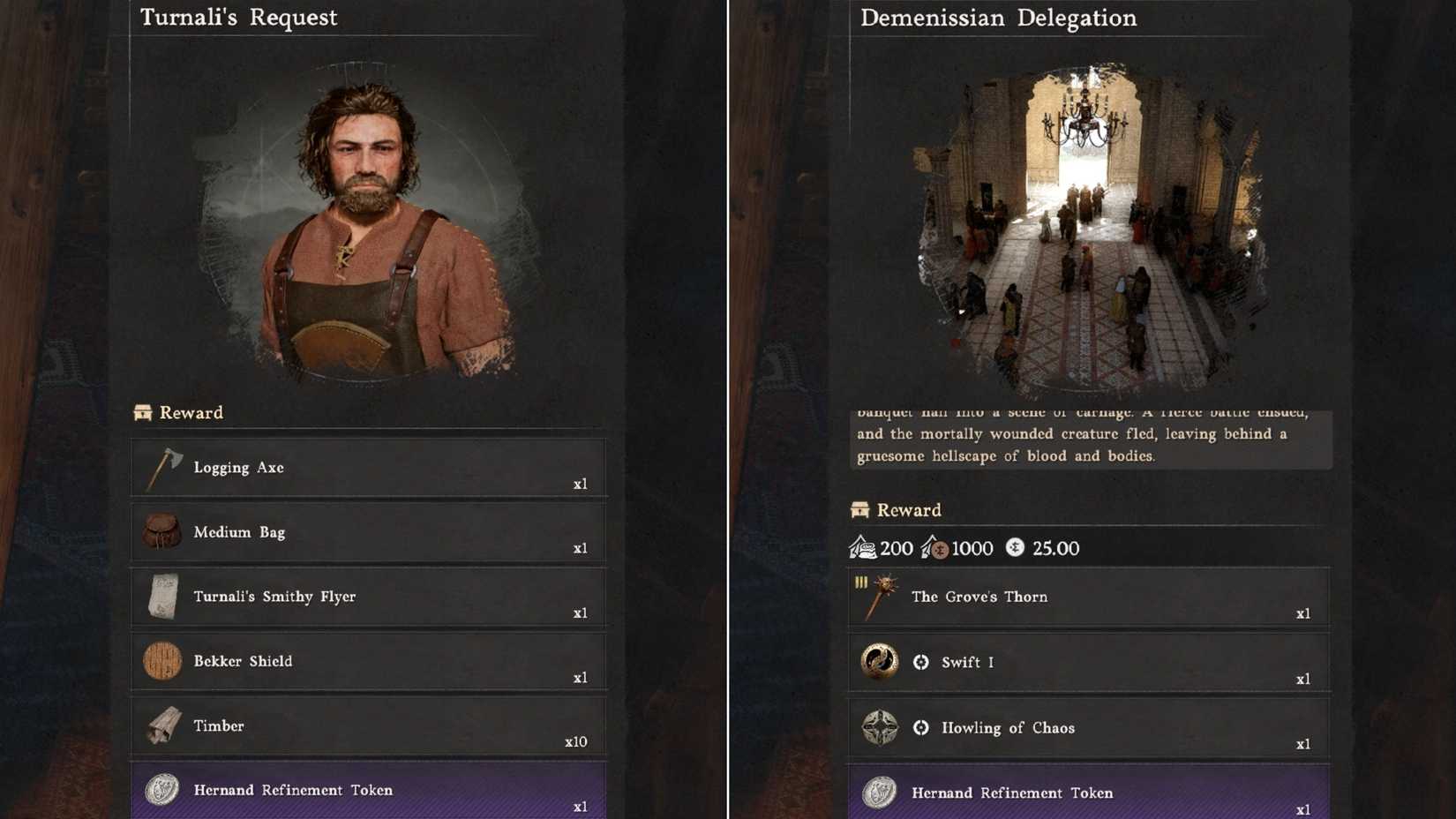The width and height of the screenshot is (1456, 819).
Task: Open Turnali's Smithy Flyer paper icon
Action: pyautogui.click(x=163, y=597)
